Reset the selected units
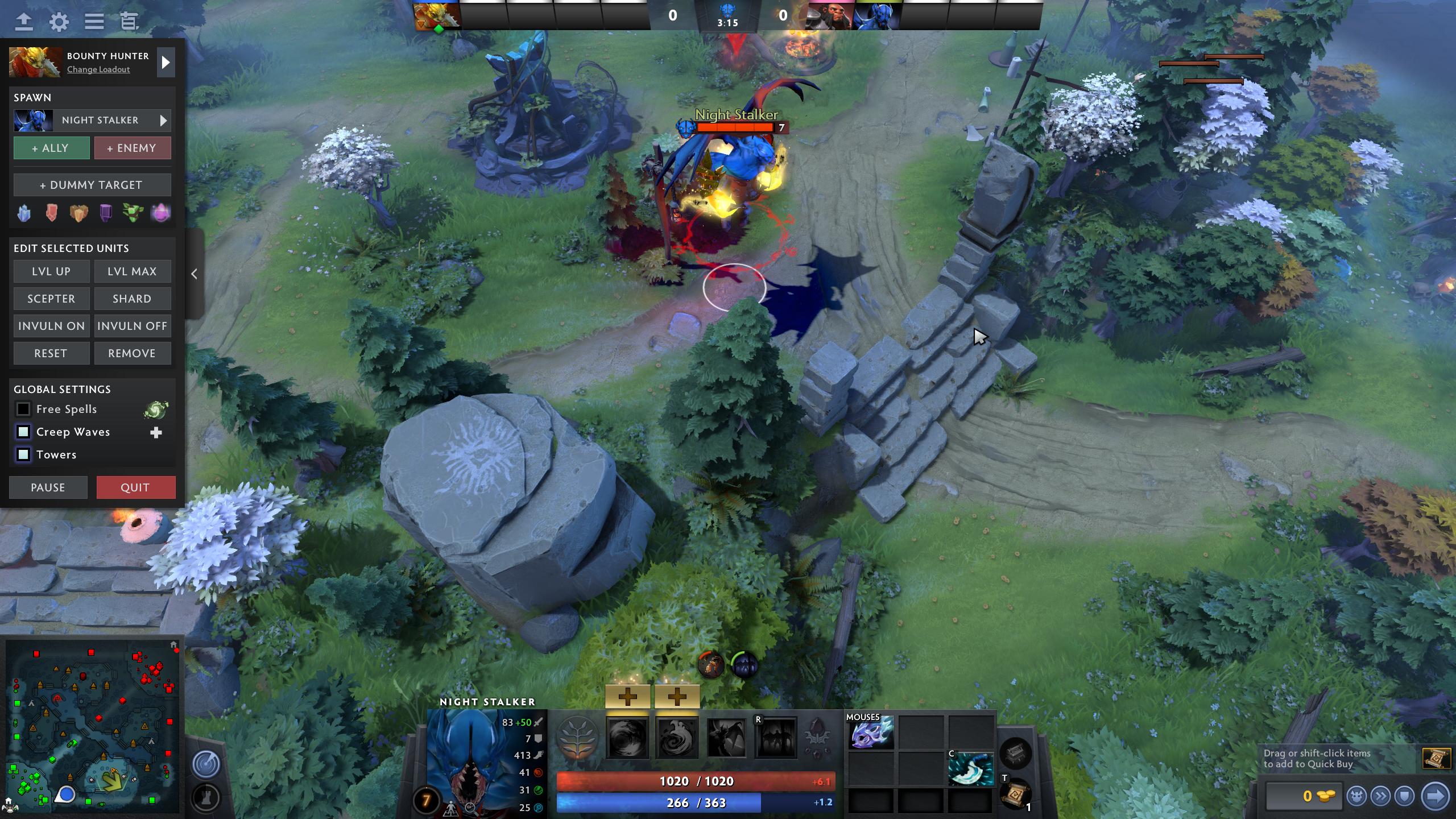This screenshot has width=1456, height=819. click(51, 353)
